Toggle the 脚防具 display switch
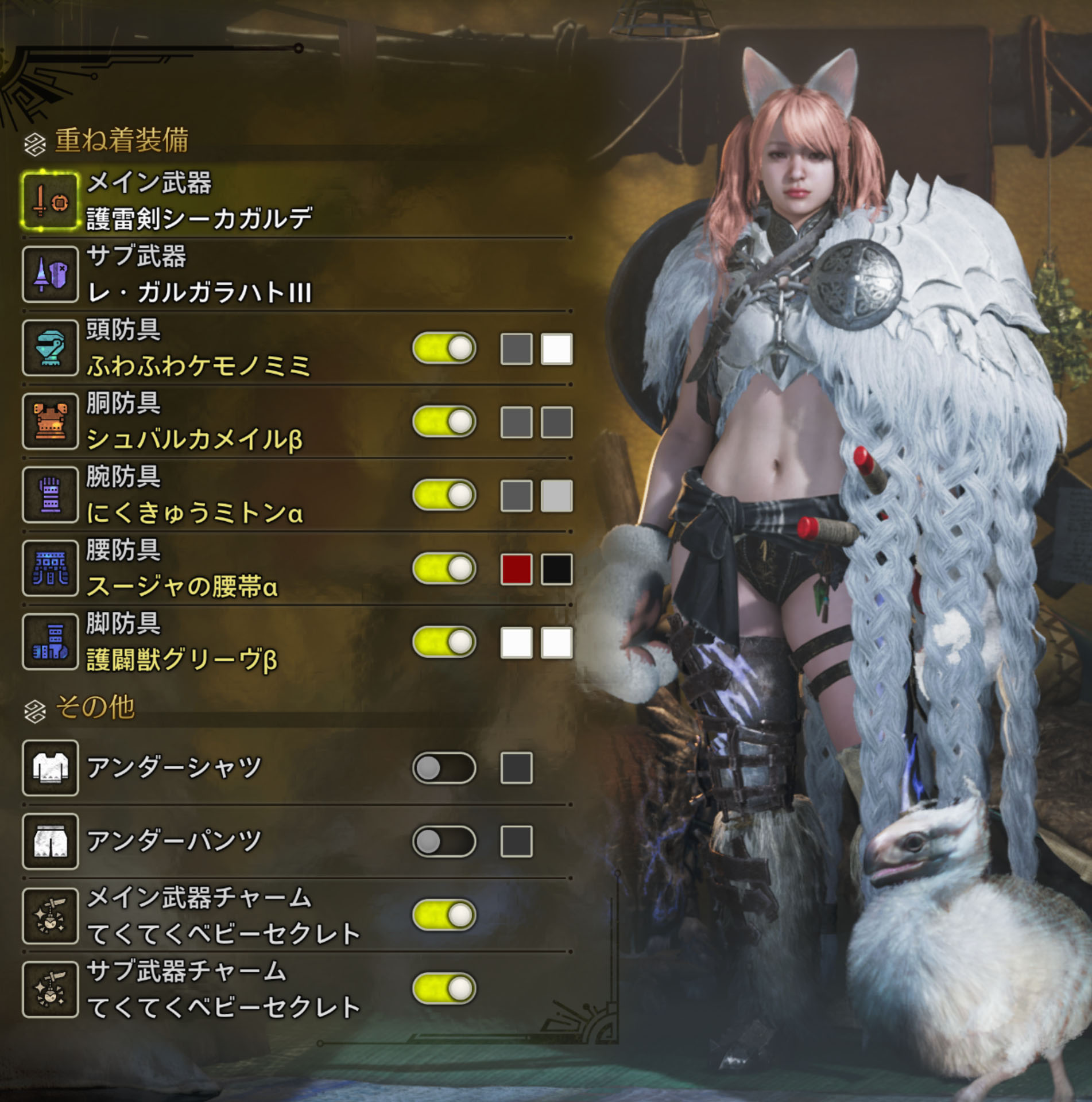The height and width of the screenshot is (1102, 1092). pos(444,642)
